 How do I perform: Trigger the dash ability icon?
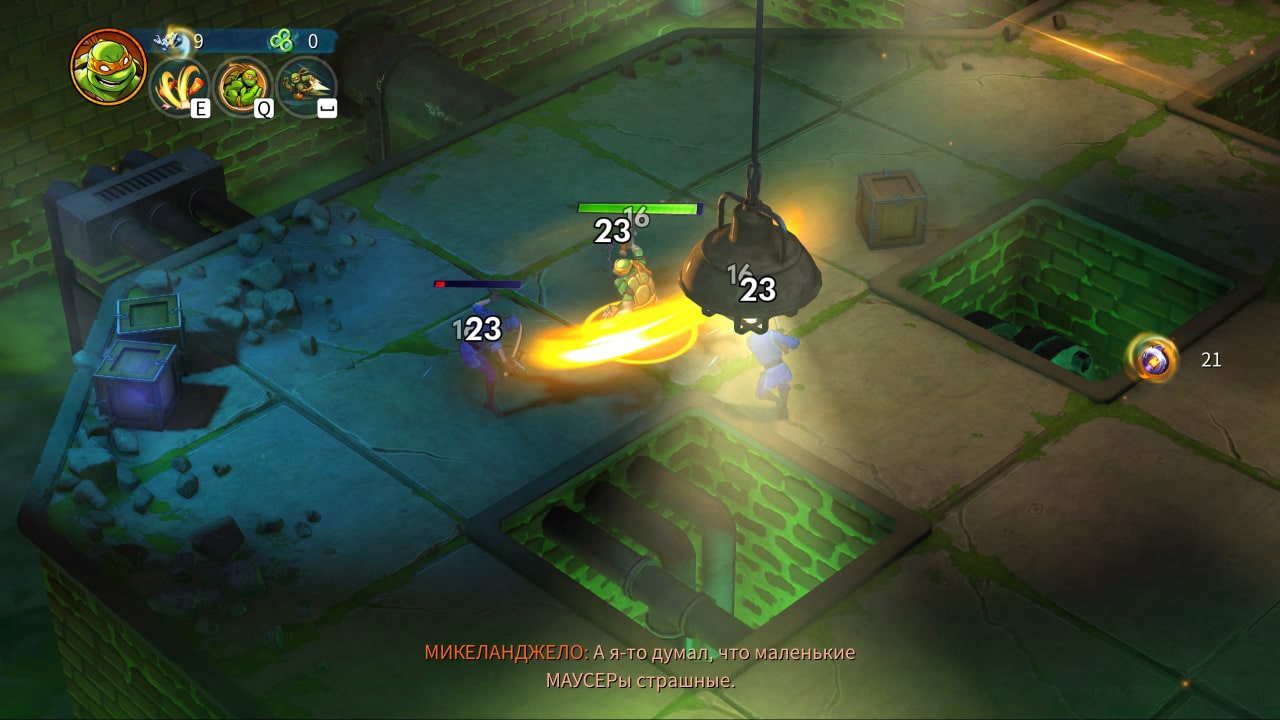click(x=306, y=85)
